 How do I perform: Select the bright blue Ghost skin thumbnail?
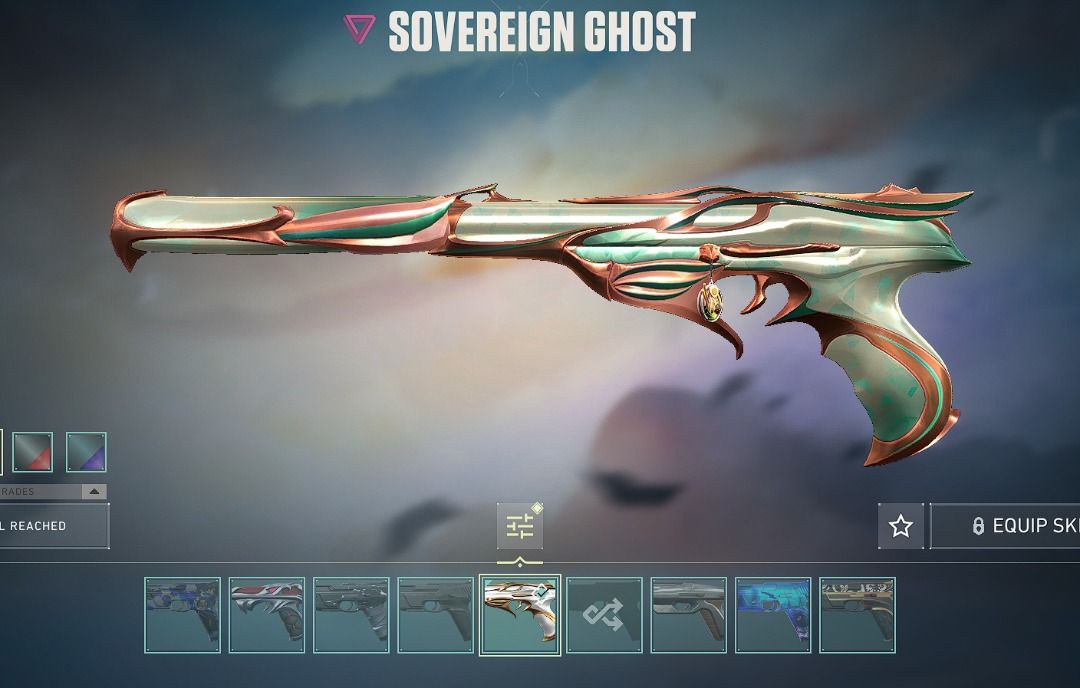tap(773, 615)
